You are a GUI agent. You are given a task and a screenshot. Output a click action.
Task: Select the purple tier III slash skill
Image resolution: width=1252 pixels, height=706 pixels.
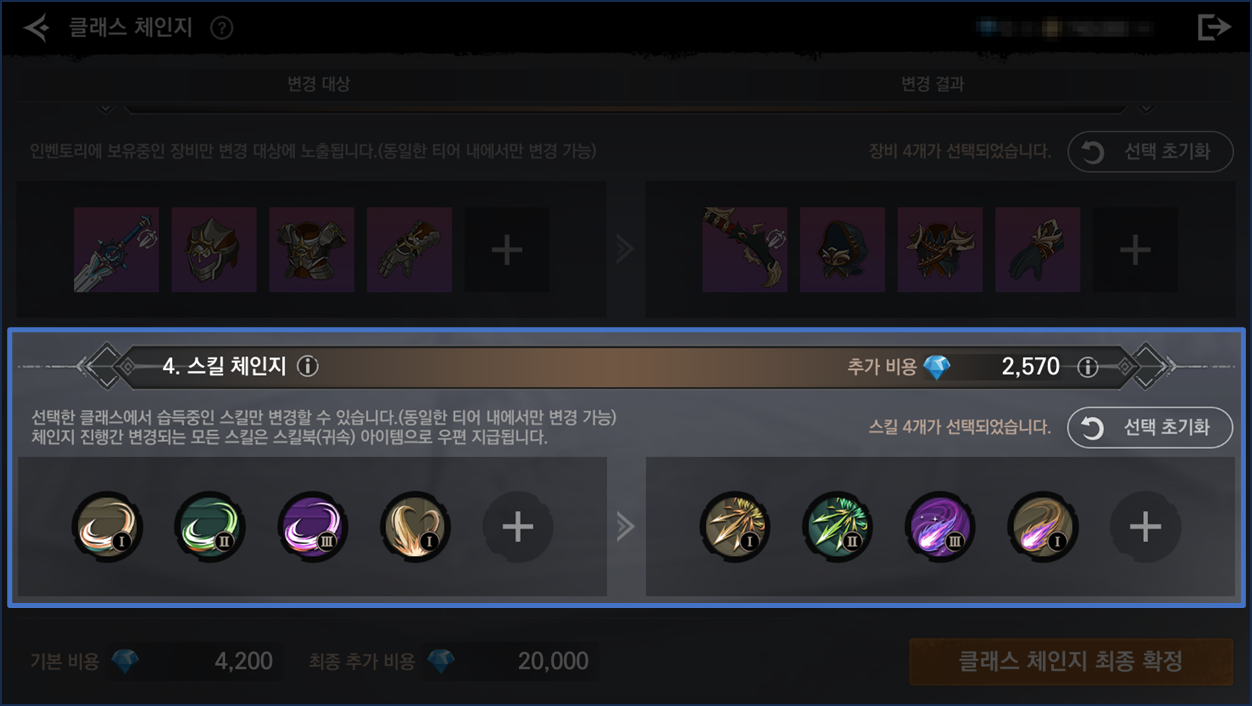click(313, 526)
